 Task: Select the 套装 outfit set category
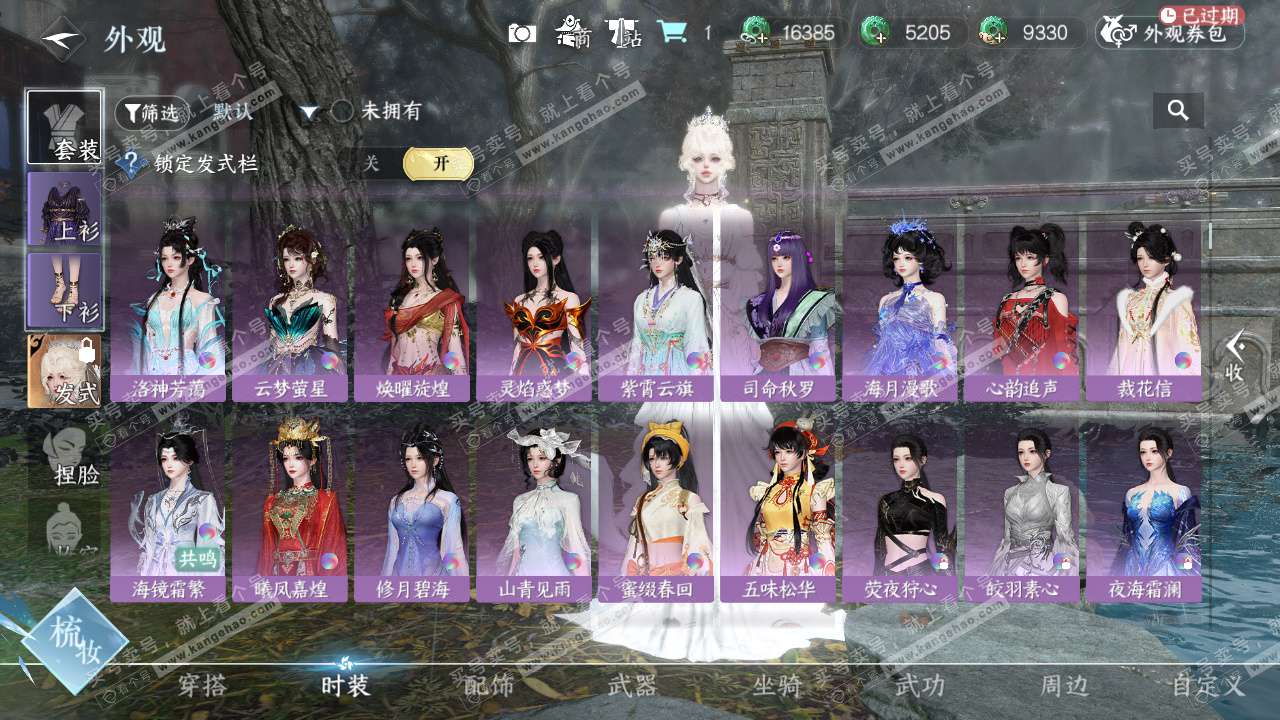coord(65,128)
